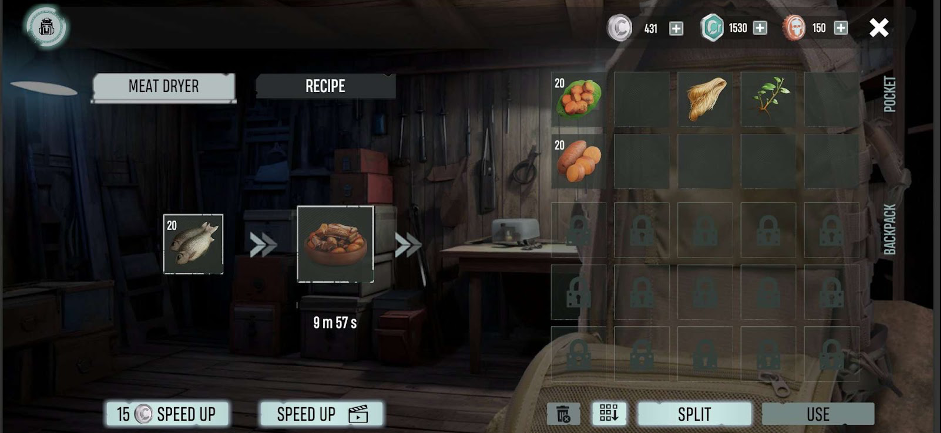The height and width of the screenshot is (433, 941).
Task: Click the trash can discard button
Action: point(564,414)
